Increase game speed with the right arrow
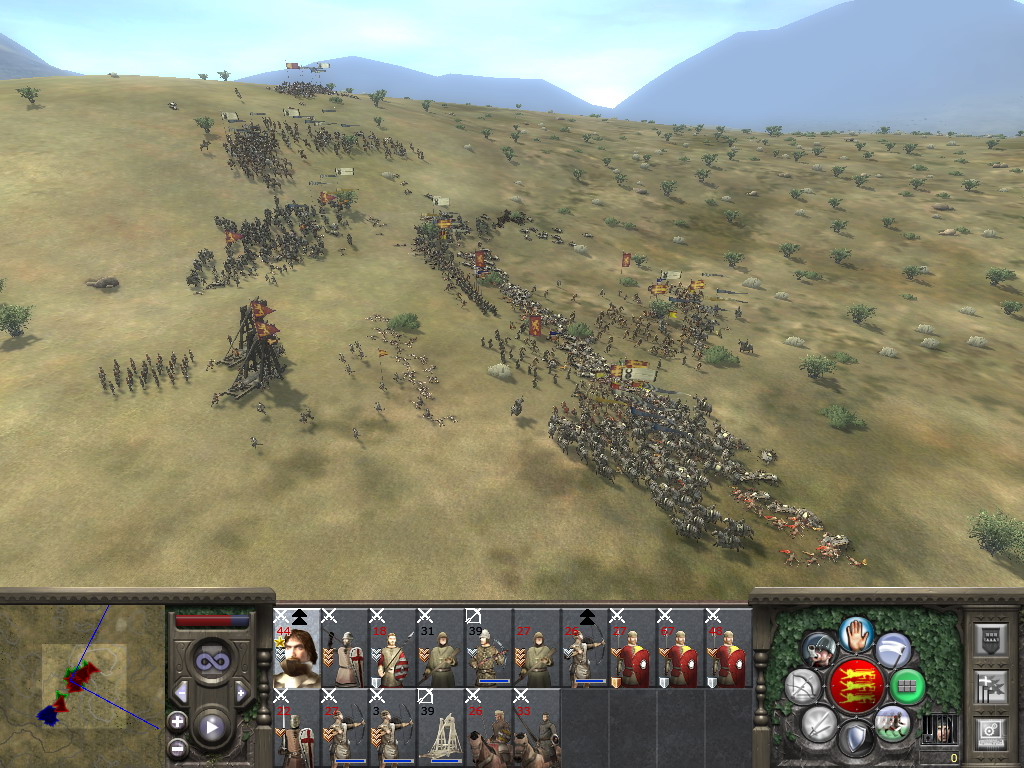Screen dimensions: 1024x768 [x=241, y=692]
